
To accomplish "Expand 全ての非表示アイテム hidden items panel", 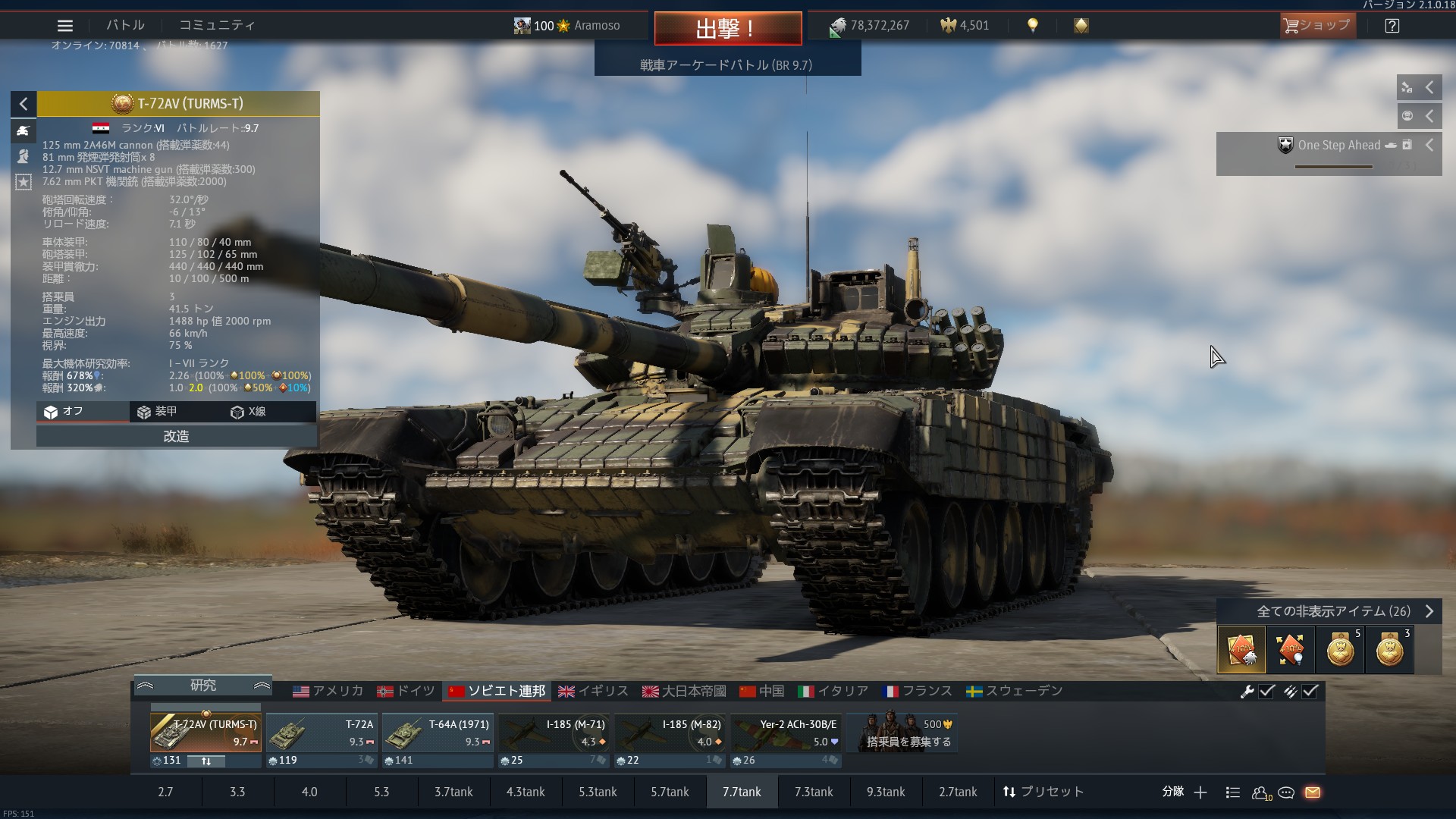I will coord(1432,611).
